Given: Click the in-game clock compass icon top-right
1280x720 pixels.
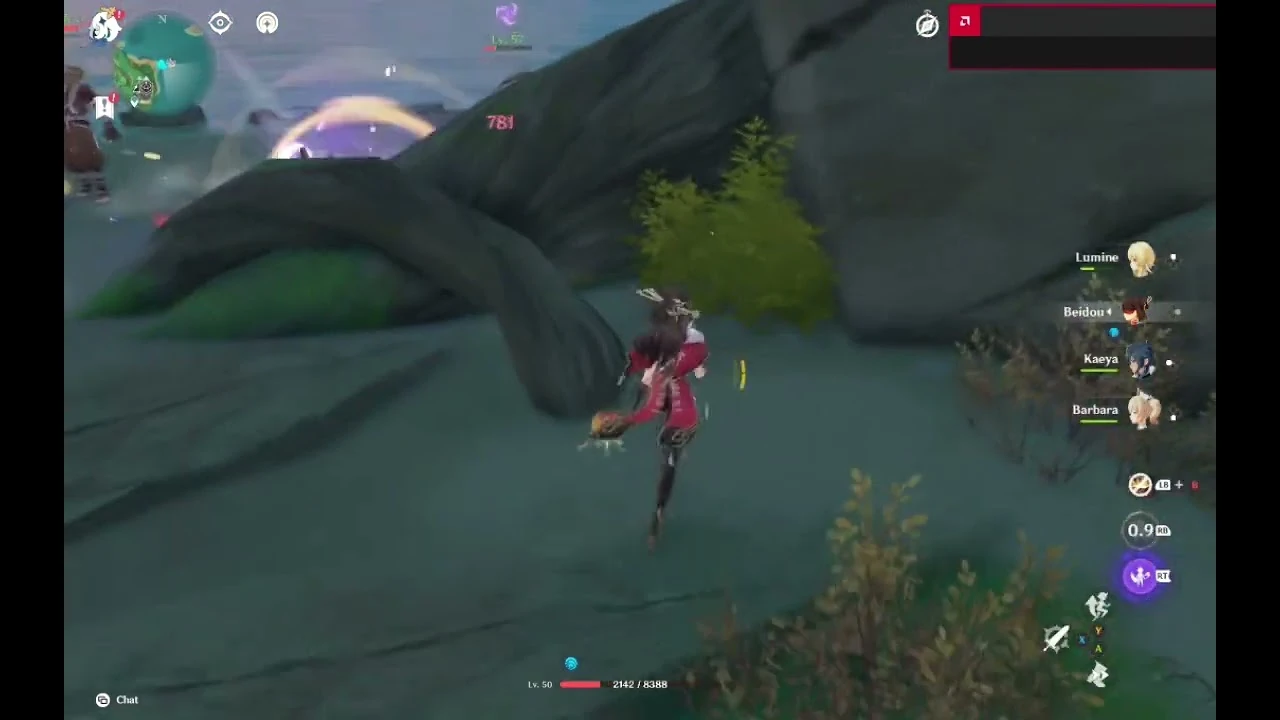Looking at the screenshot, I should 926,25.
